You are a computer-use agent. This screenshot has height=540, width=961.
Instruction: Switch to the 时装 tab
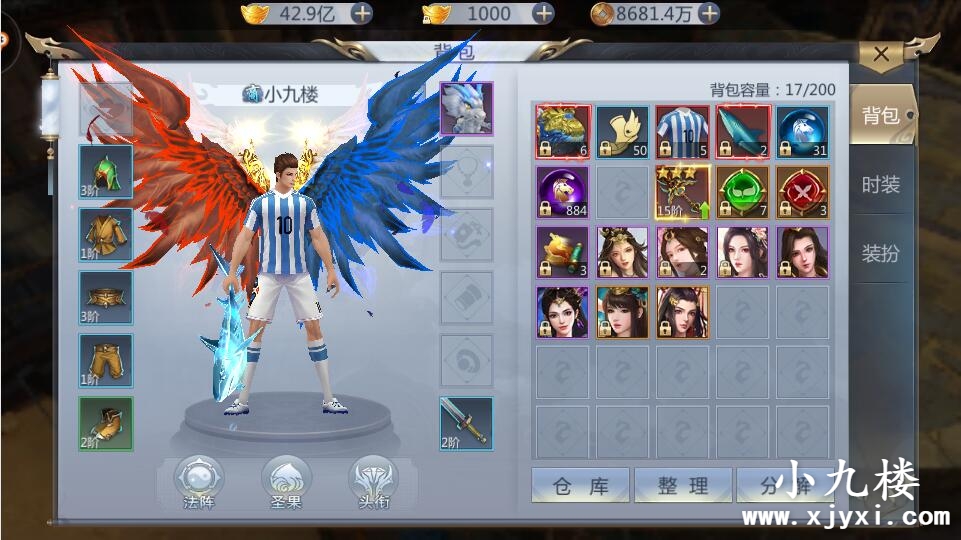[880, 184]
